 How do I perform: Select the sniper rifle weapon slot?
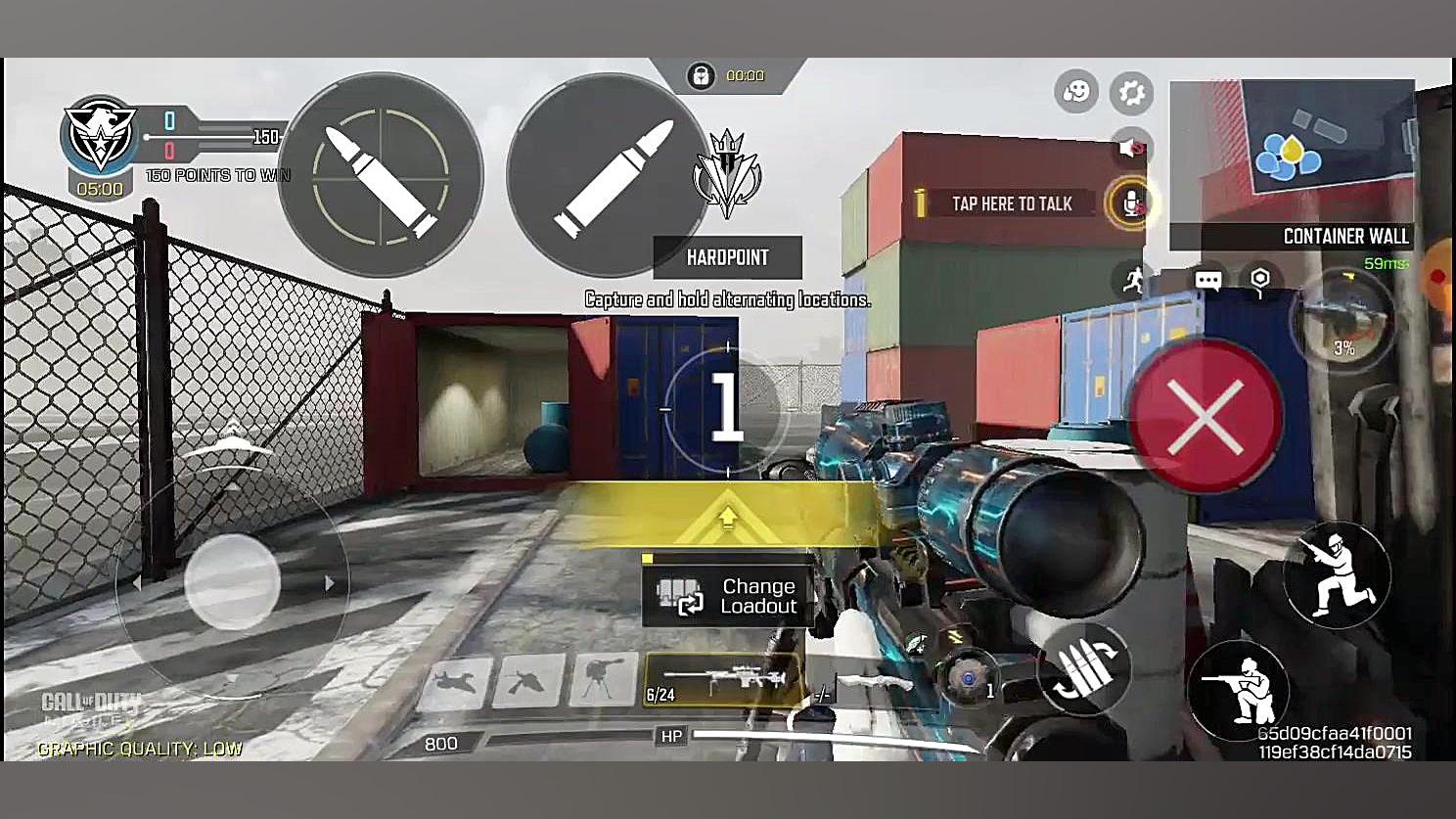722,680
